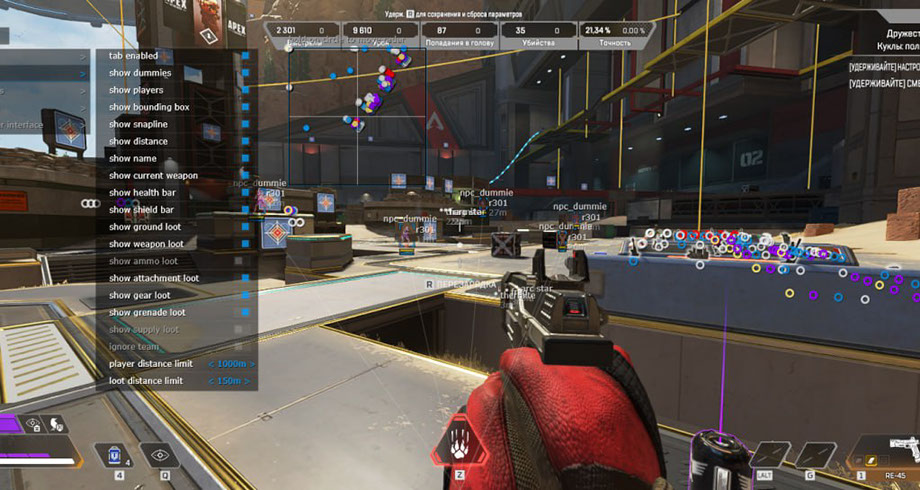
Task: Toggle the "tab enabled" checkbox
Action: pos(245,56)
